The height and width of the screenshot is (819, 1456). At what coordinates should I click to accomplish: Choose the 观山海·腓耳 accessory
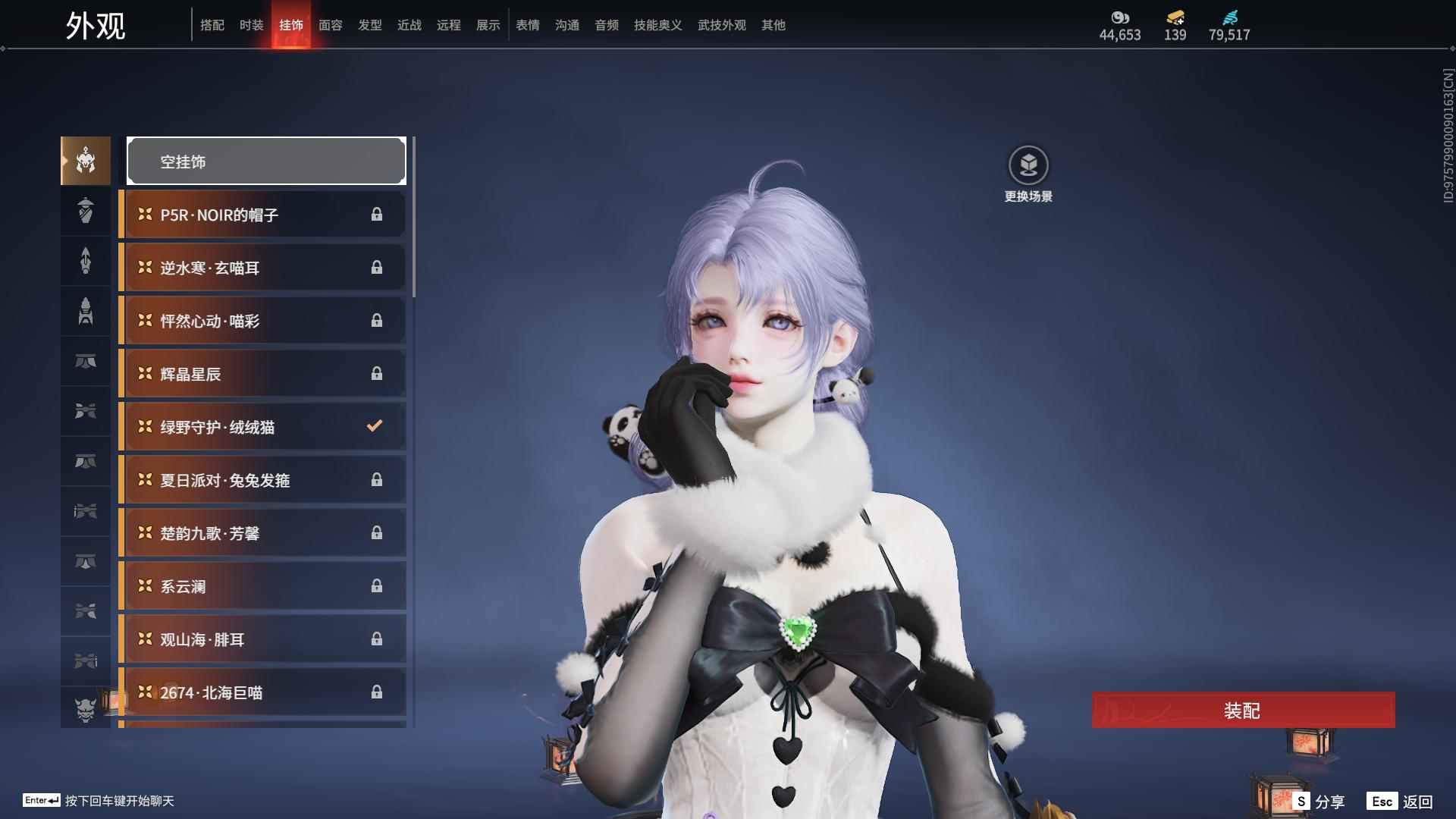point(263,639)
